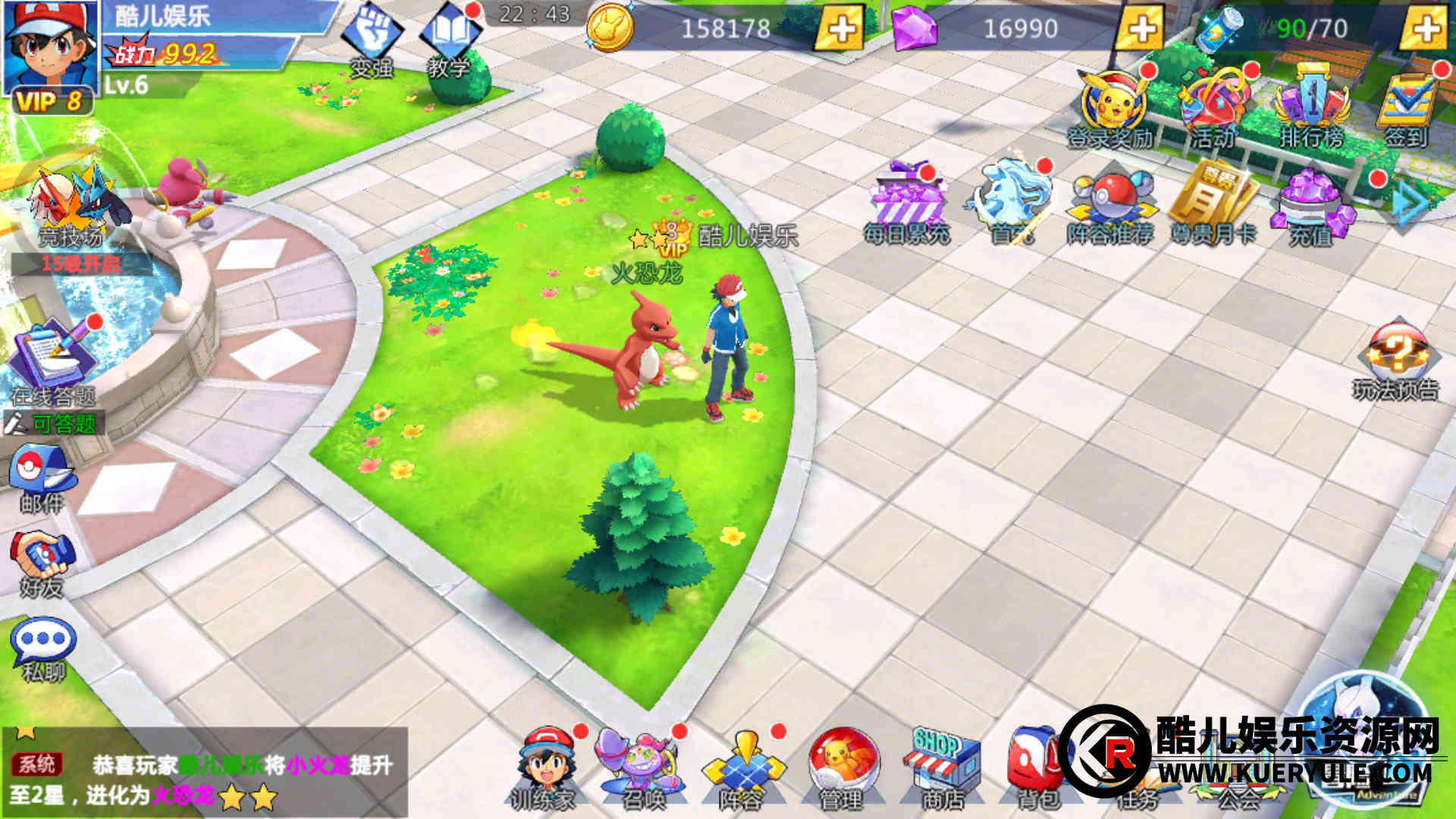1456x819 pixels.
Task: Open the 教学 tutorial book
Action: point(450,38)
